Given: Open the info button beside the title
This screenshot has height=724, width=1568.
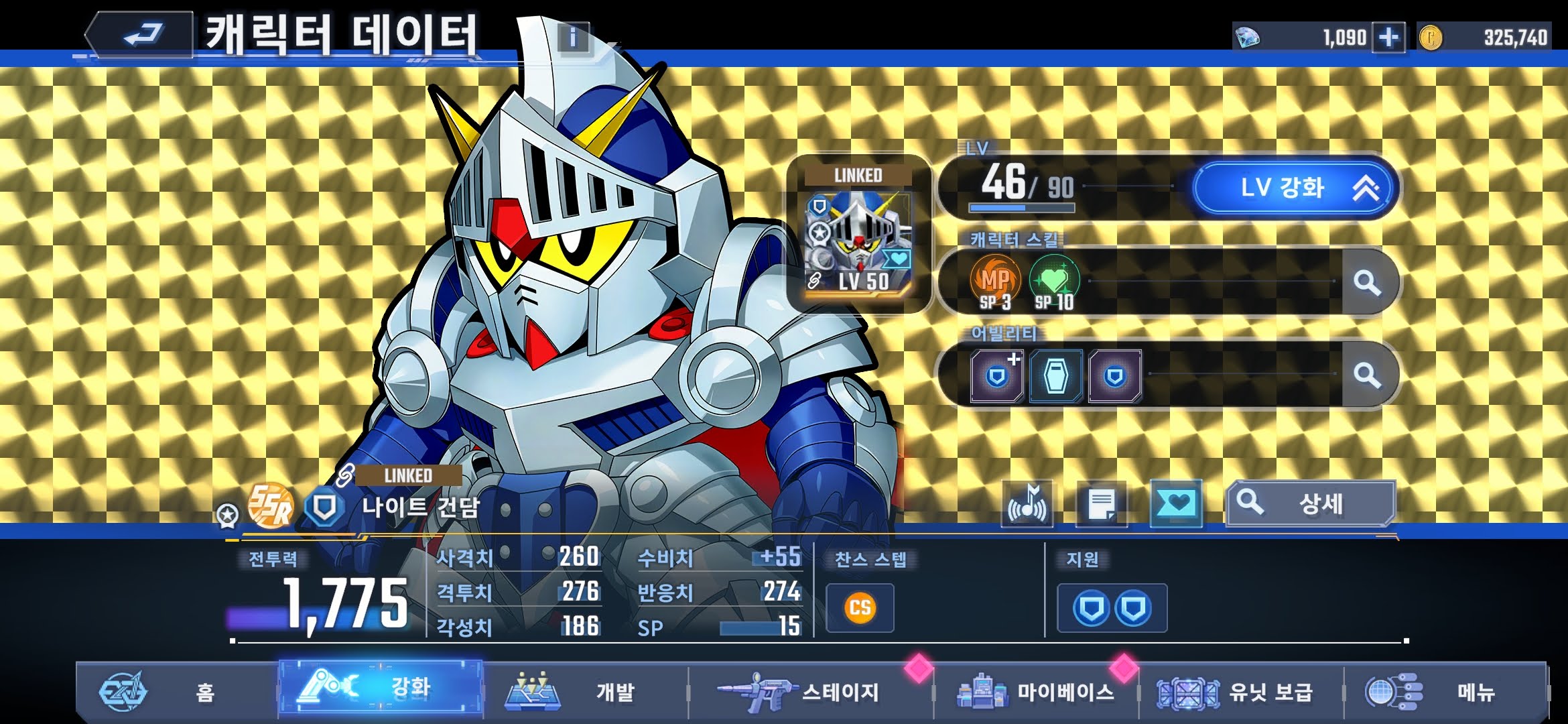Looking at the screenshot, I should tap(572, 37).
